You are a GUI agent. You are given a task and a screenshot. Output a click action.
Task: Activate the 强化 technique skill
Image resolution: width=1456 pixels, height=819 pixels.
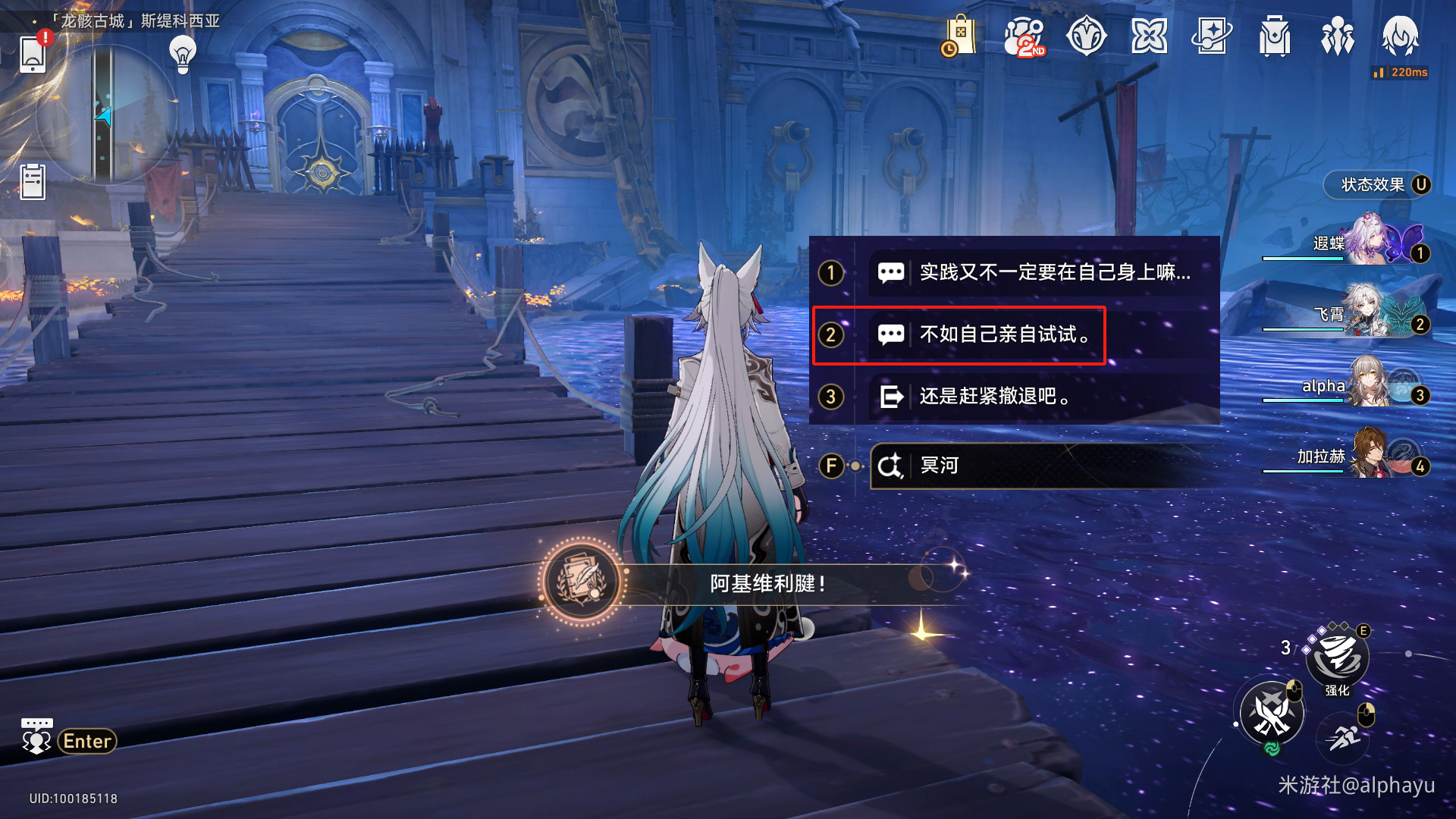[1337, 657]
